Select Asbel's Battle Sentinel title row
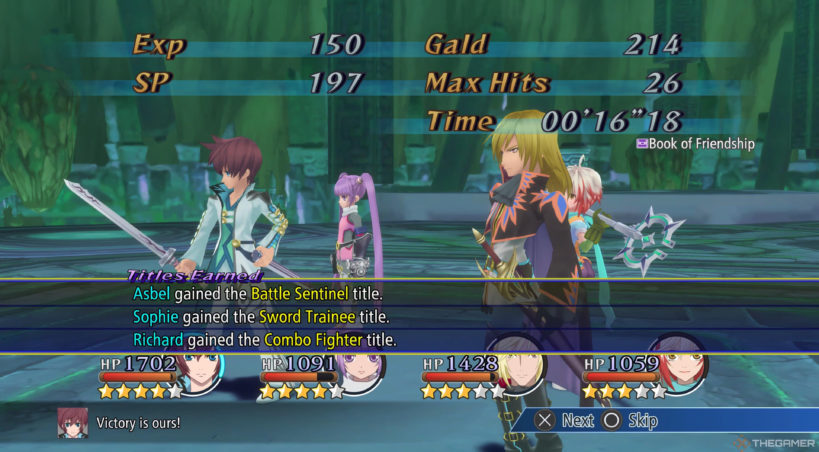Viewport: 819px width, 452px height. 258,294
